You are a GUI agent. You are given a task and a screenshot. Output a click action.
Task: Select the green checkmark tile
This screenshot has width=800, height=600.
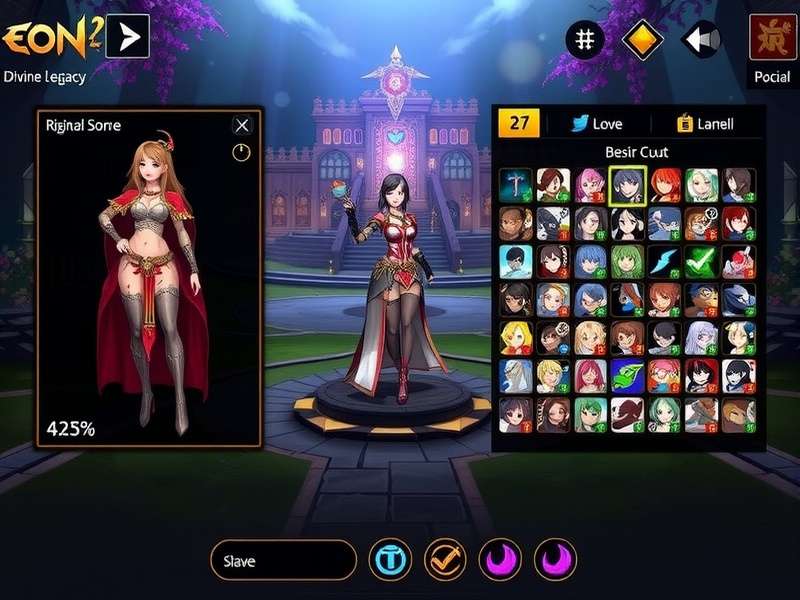click(702, 260)
